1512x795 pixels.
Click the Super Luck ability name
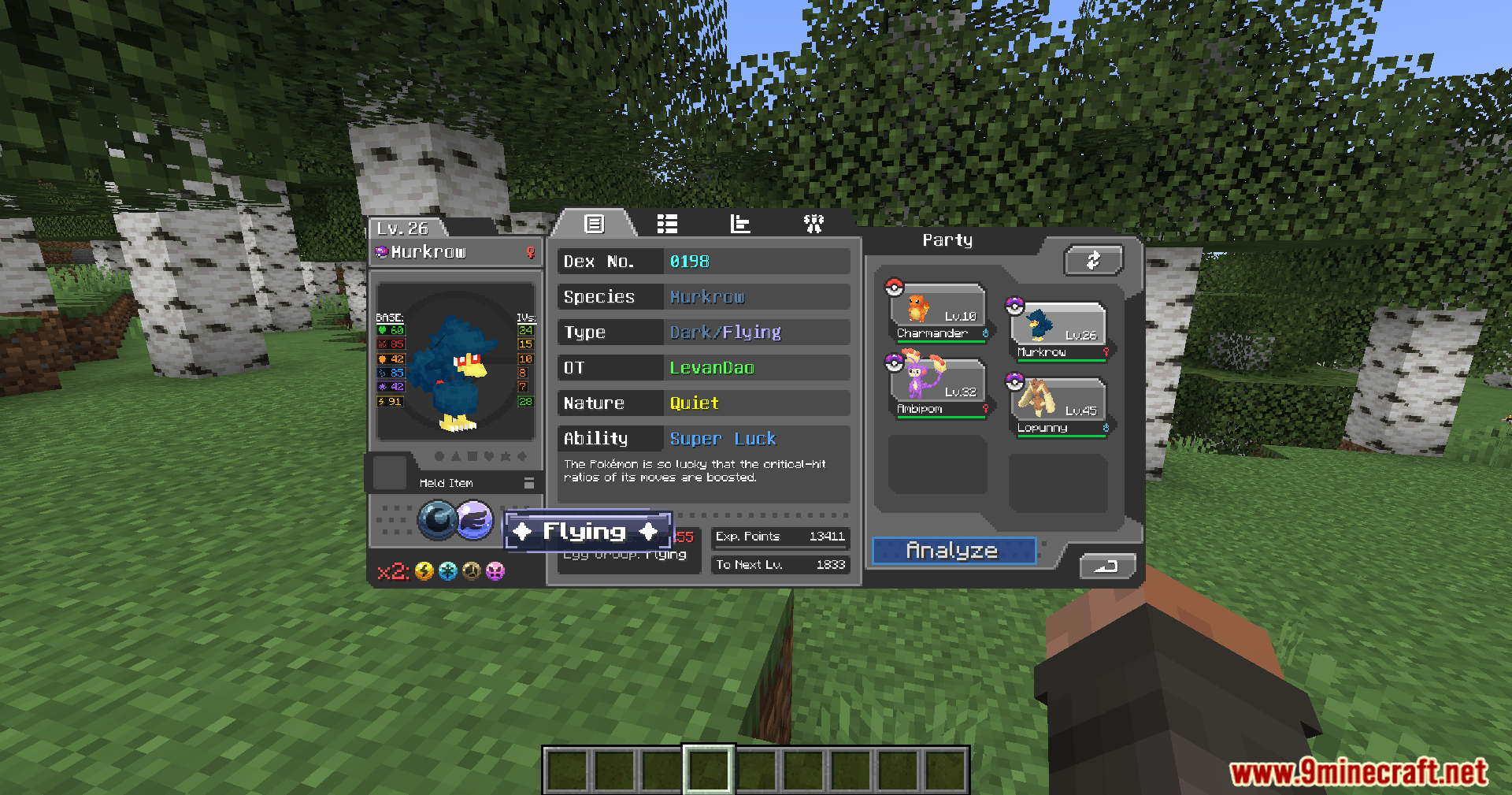tap(722, 439)
